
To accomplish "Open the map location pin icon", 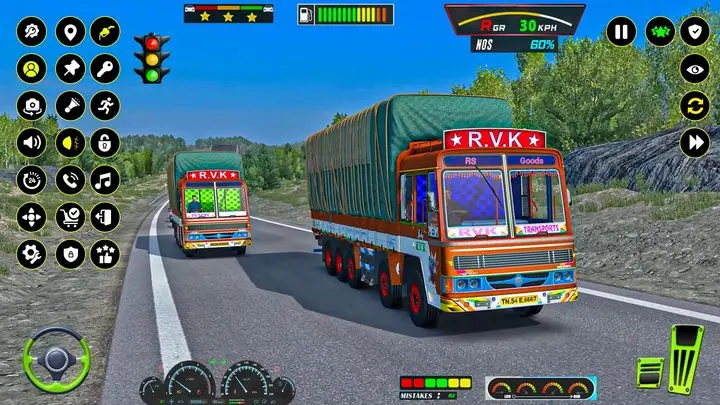I will coord(69,31).
